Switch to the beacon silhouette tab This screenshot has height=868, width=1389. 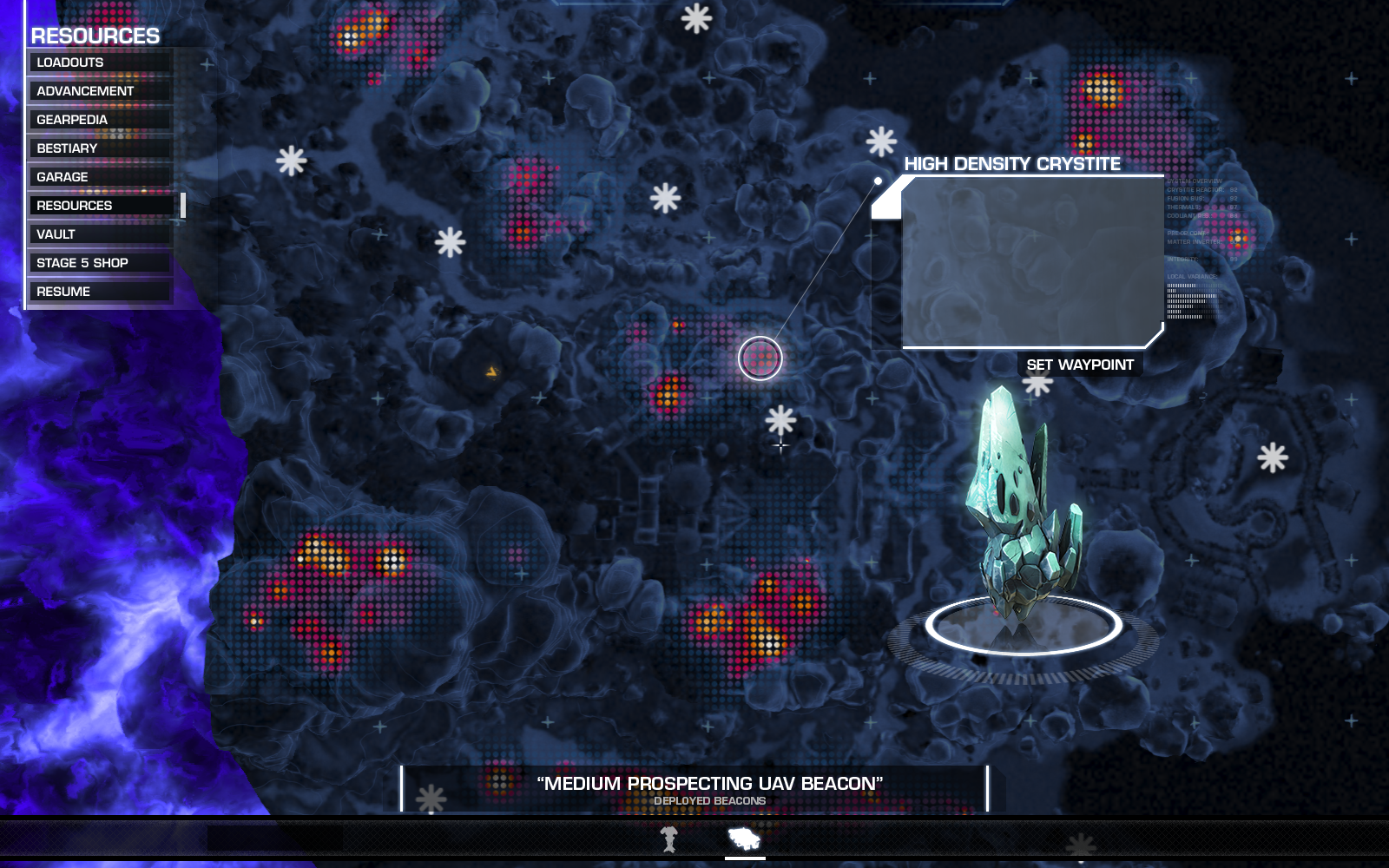668,839
